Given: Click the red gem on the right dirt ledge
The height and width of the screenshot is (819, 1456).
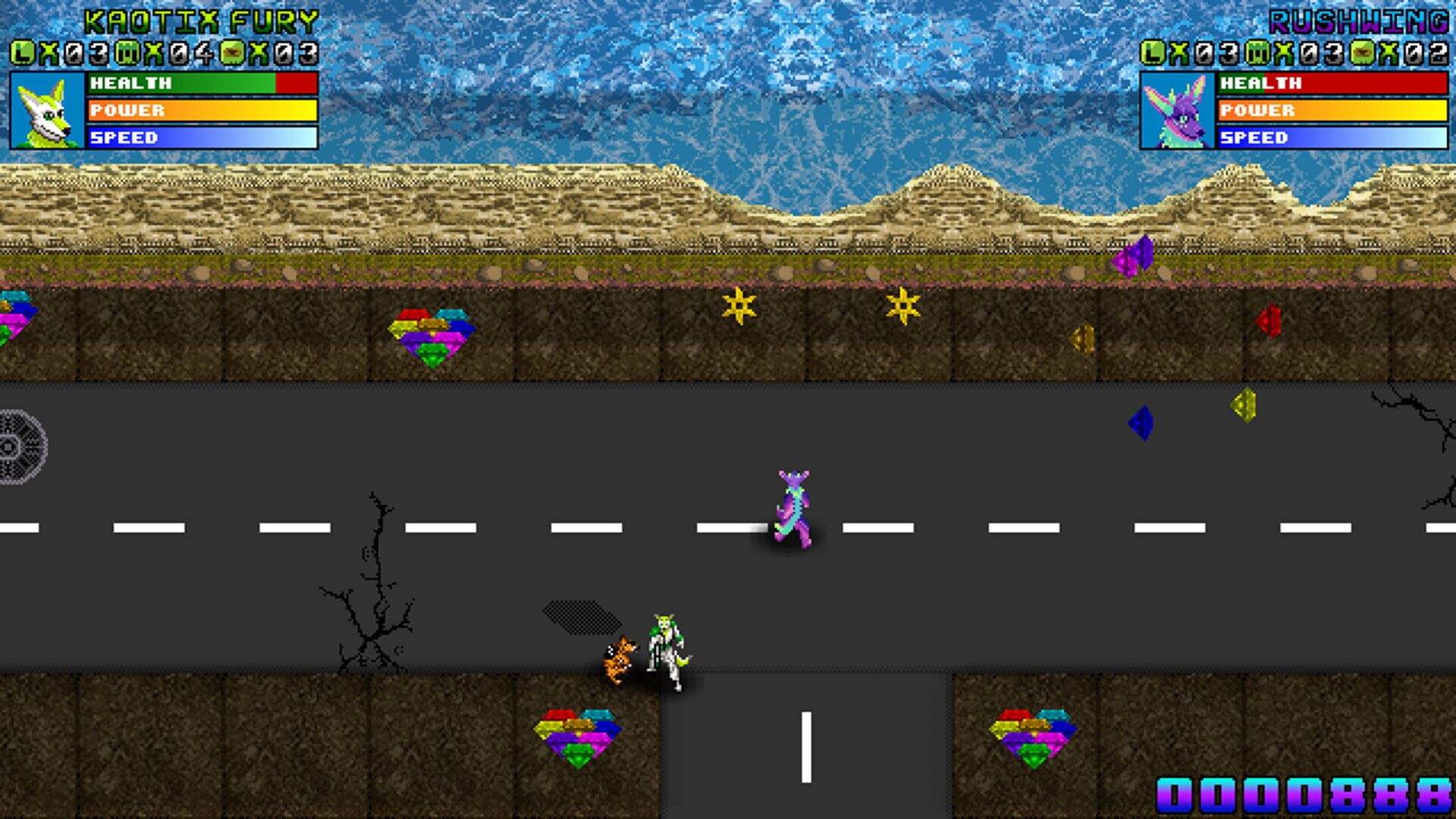Looking at the screenshot, I should tap(1270, 318).
